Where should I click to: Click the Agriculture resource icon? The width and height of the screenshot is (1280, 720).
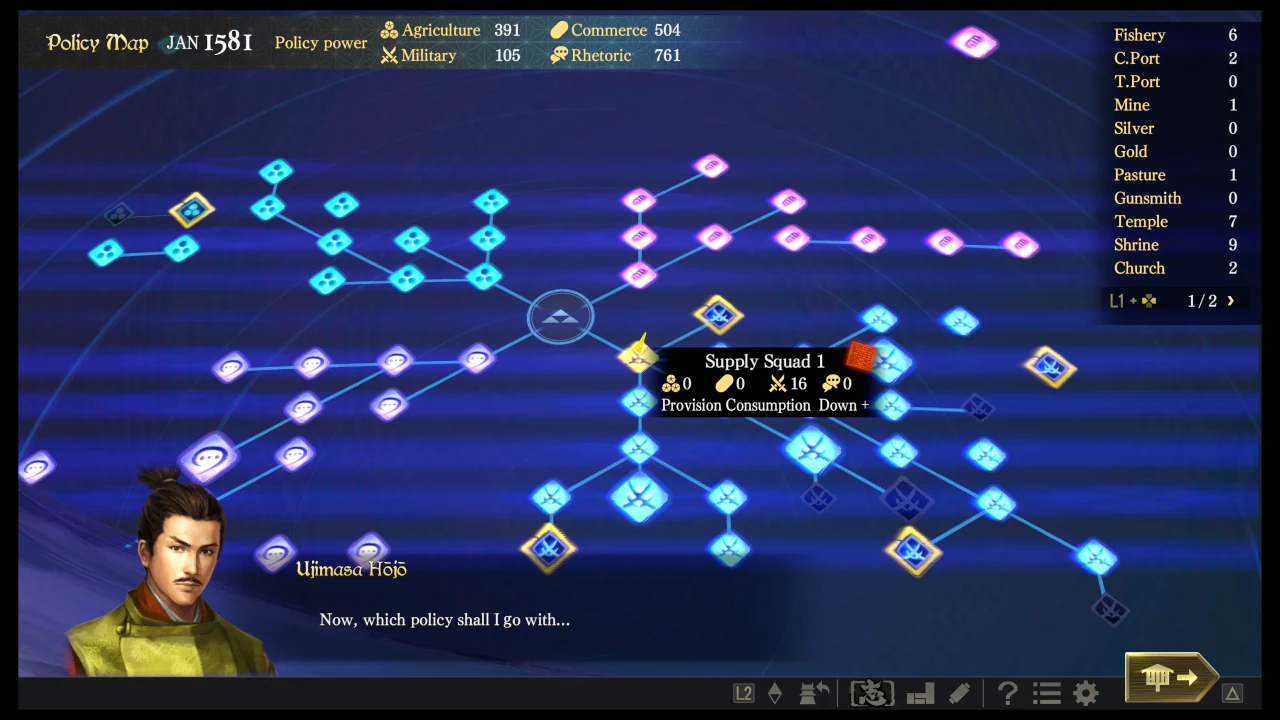click(387, 30)
